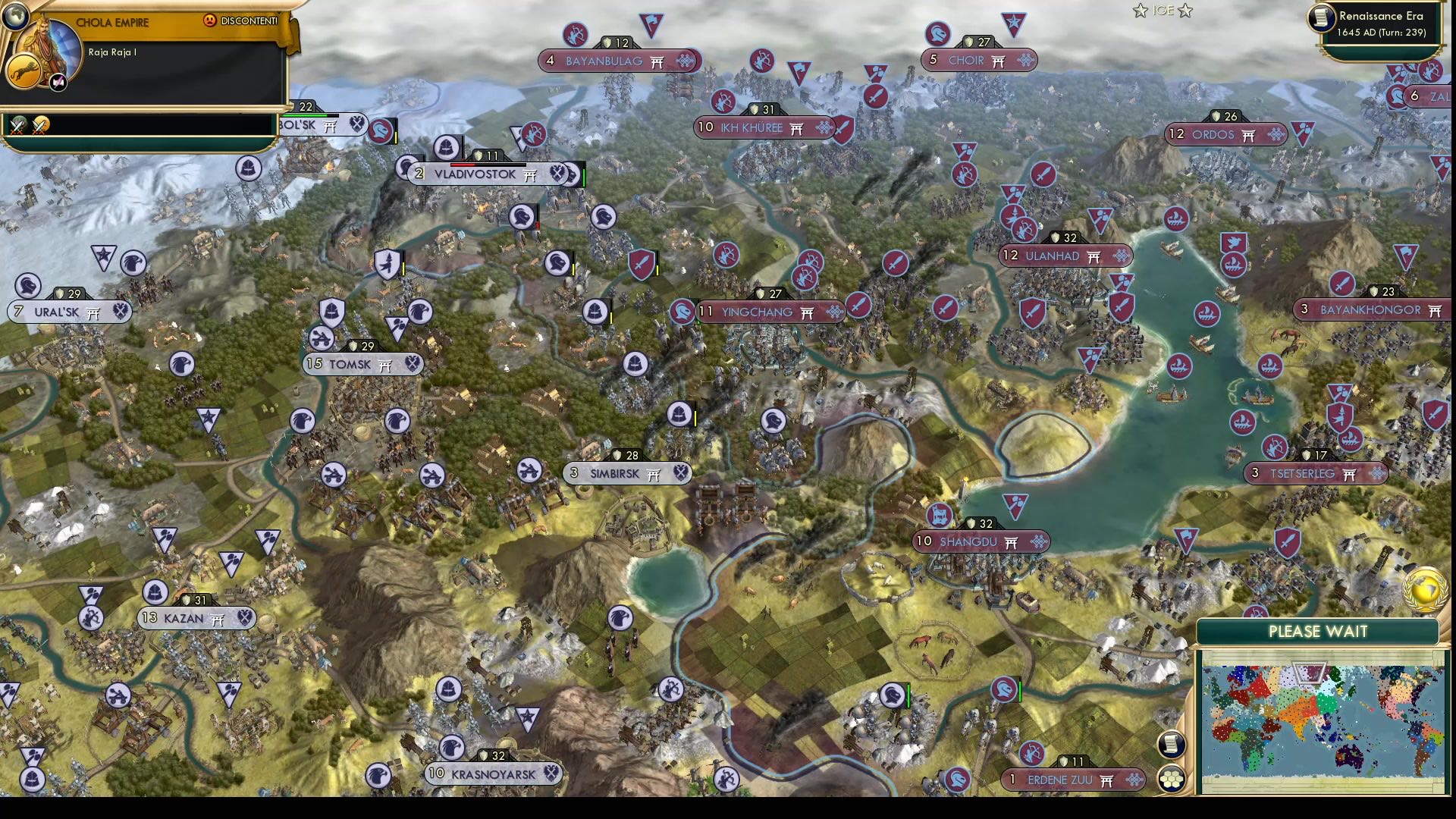Click the star toggle right of the IGE label

pyautogui.click(x=1185, y=11)
